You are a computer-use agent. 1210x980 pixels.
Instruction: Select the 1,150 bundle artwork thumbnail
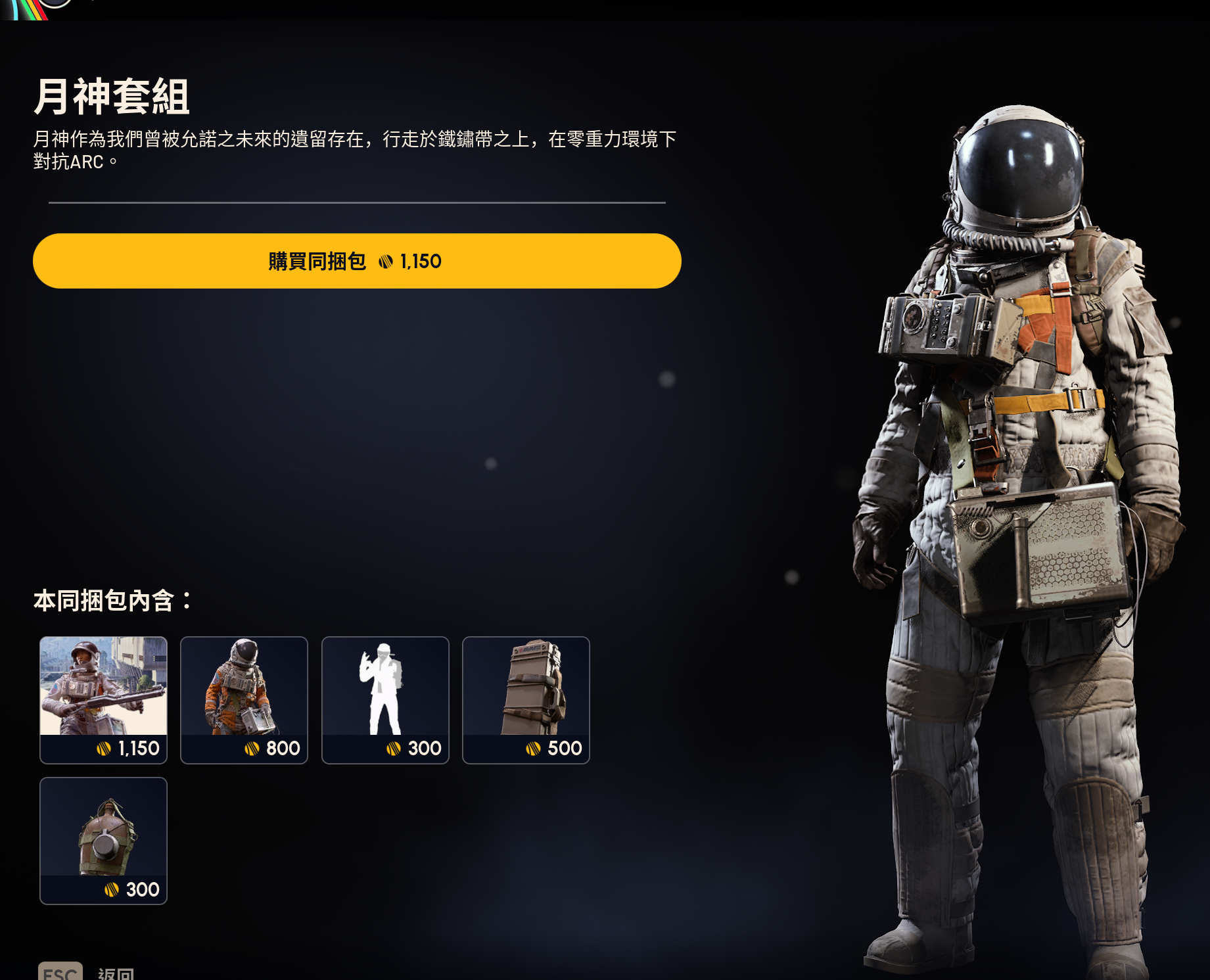pos(103,699)
